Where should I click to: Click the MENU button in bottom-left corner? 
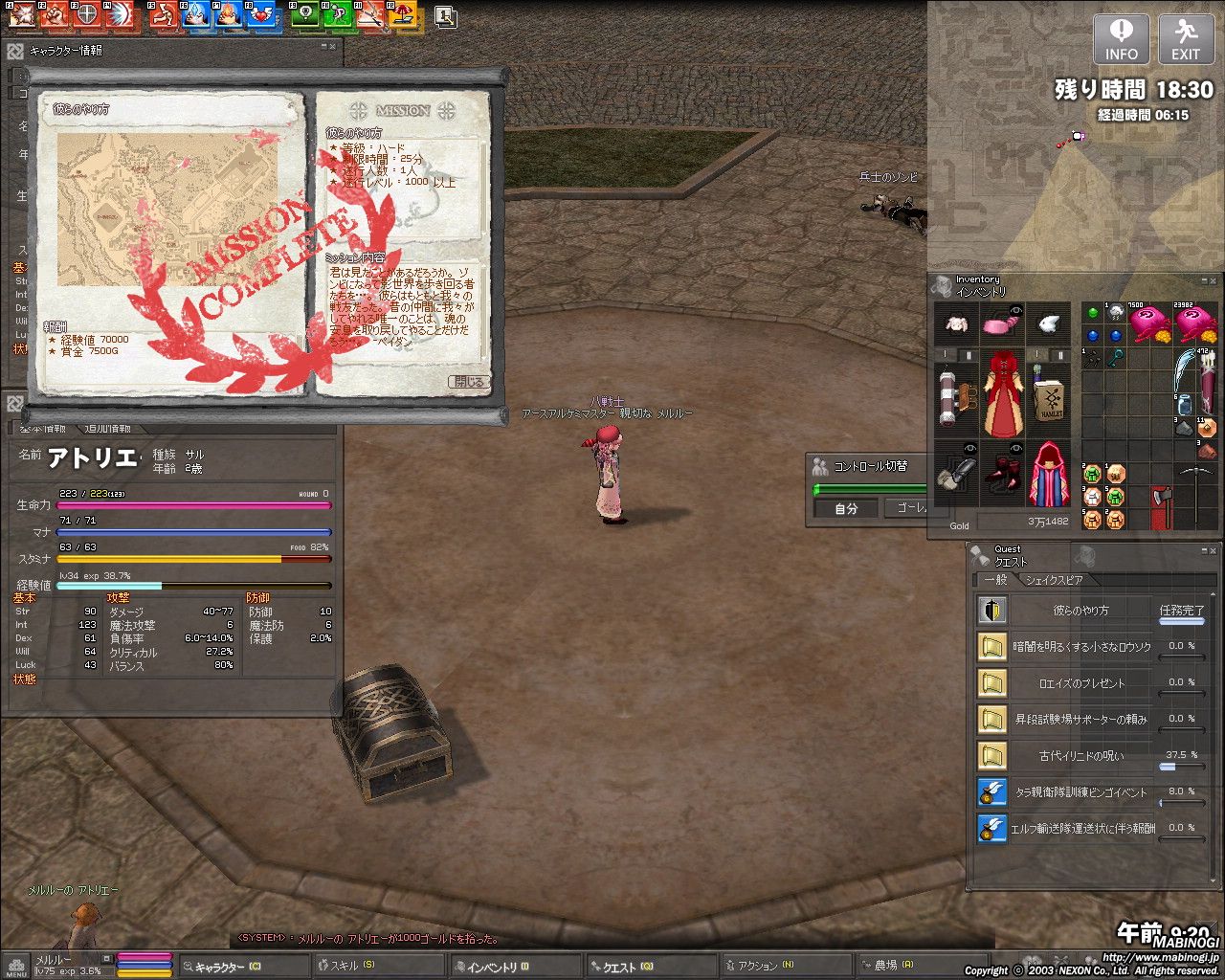tap(15, 967)
